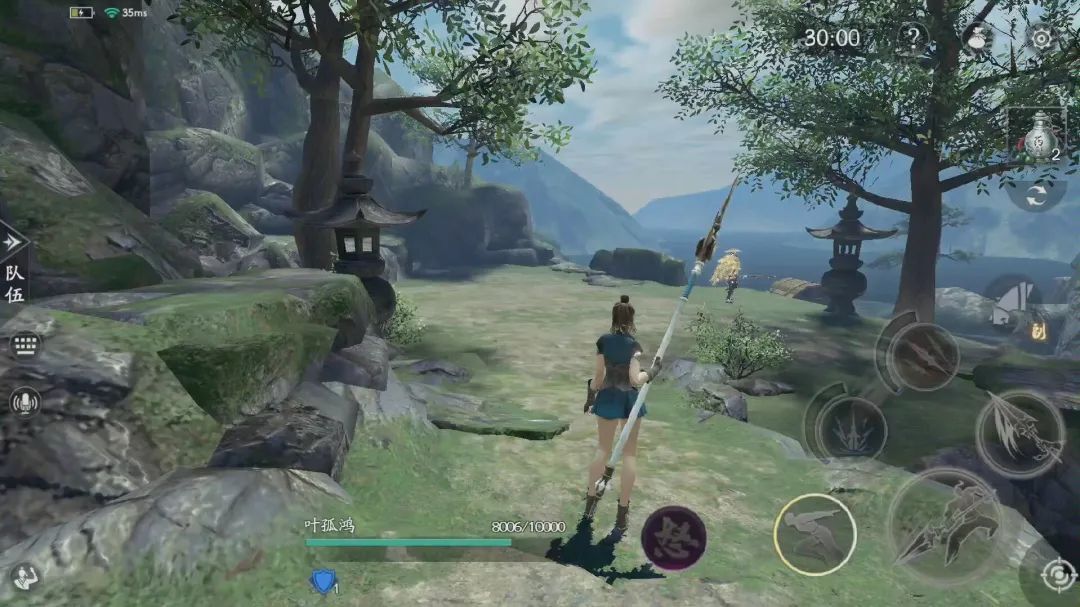Activate the winged spear thrust skill
This screenshot has width=1080, height=607.
point(1019,433)
